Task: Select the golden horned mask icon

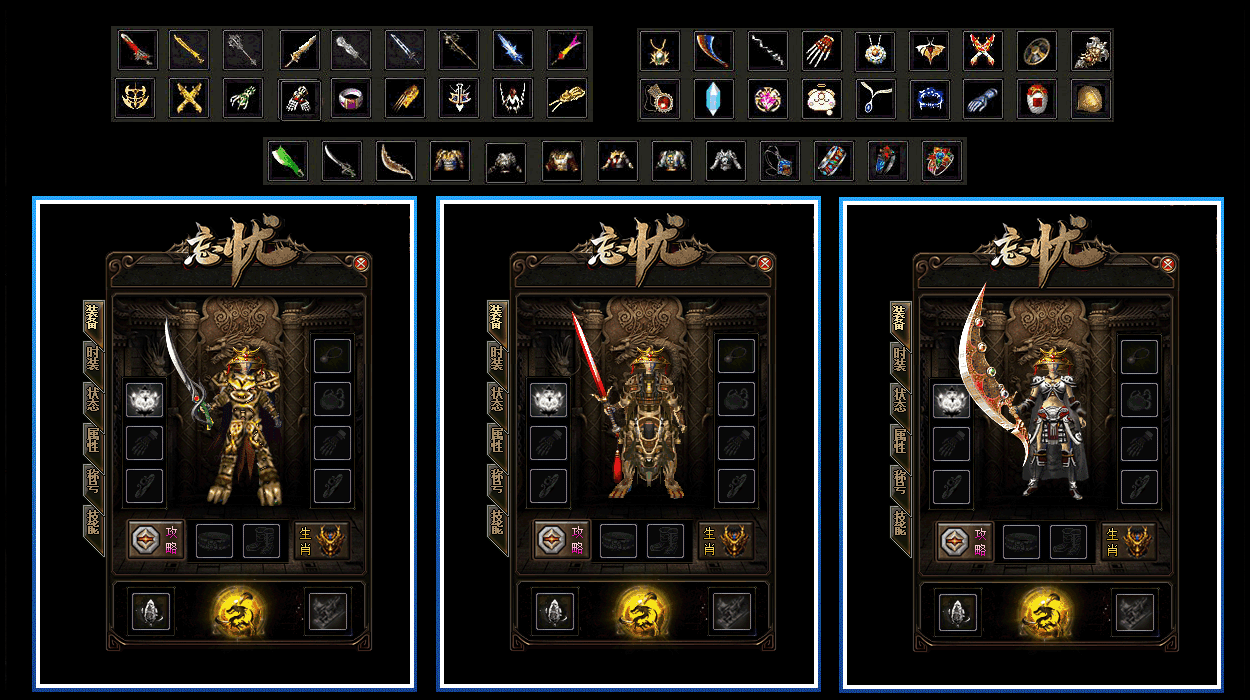Action: [x=135, y=98]
